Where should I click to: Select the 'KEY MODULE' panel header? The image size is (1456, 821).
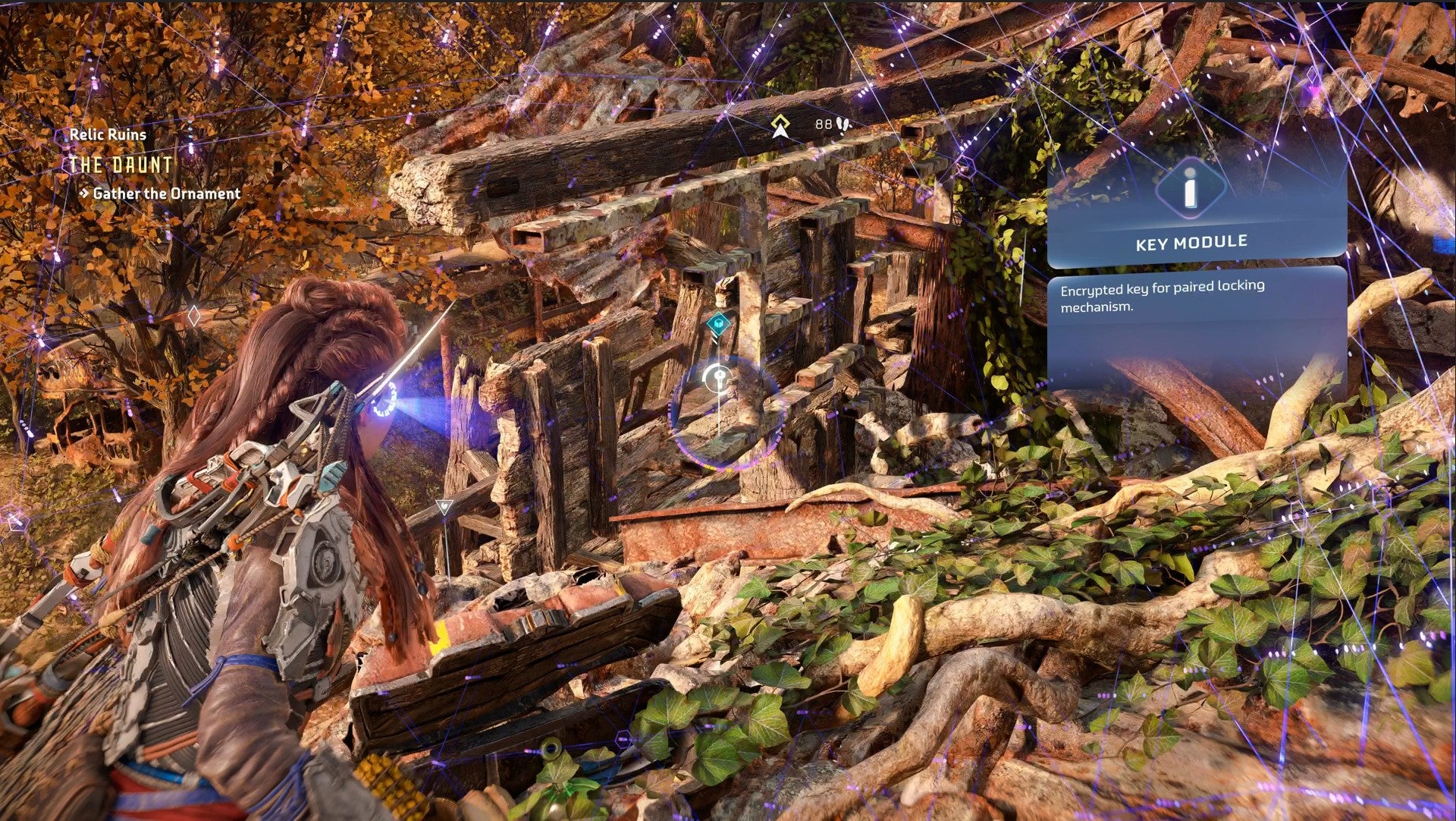coord(1191,241)
